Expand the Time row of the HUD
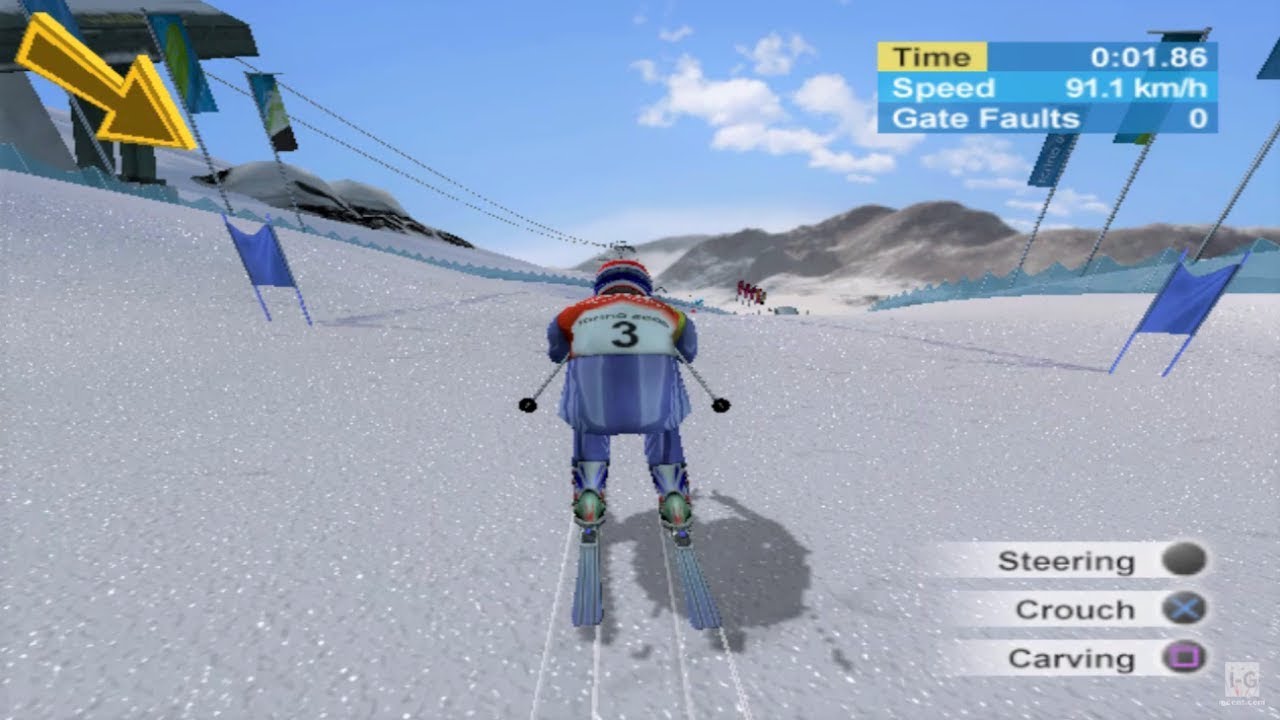This screenshot has width=1280, height=720. click(1050, 57)
